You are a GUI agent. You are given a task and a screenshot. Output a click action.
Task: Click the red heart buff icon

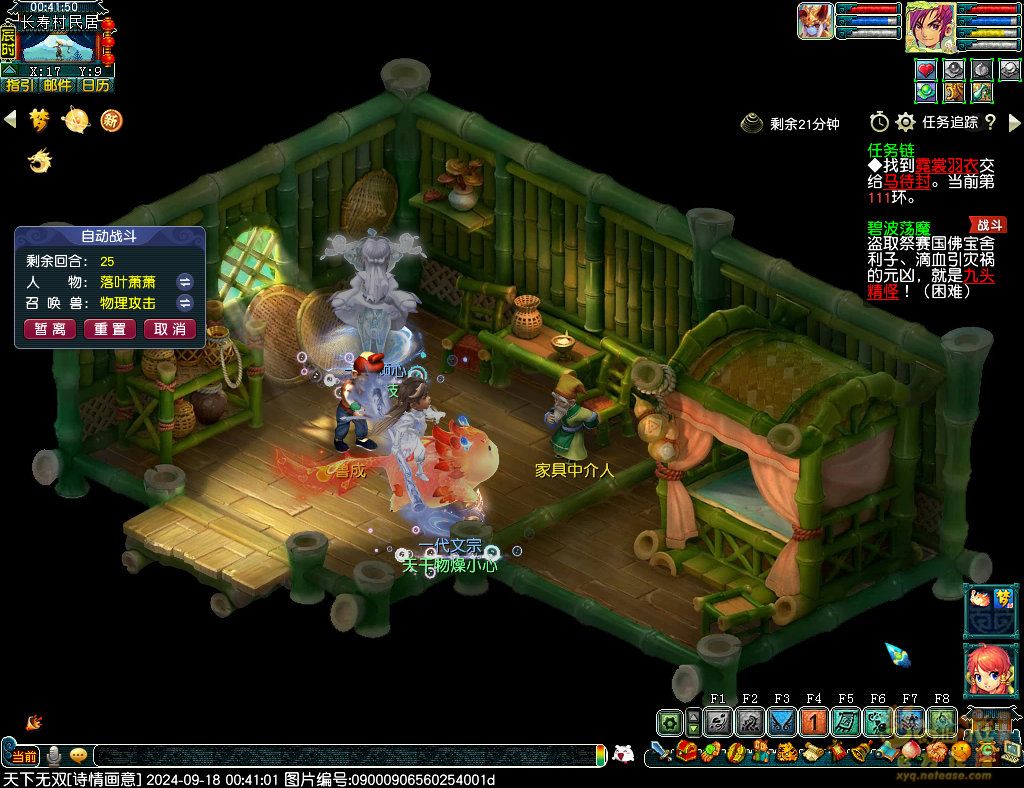926,70
